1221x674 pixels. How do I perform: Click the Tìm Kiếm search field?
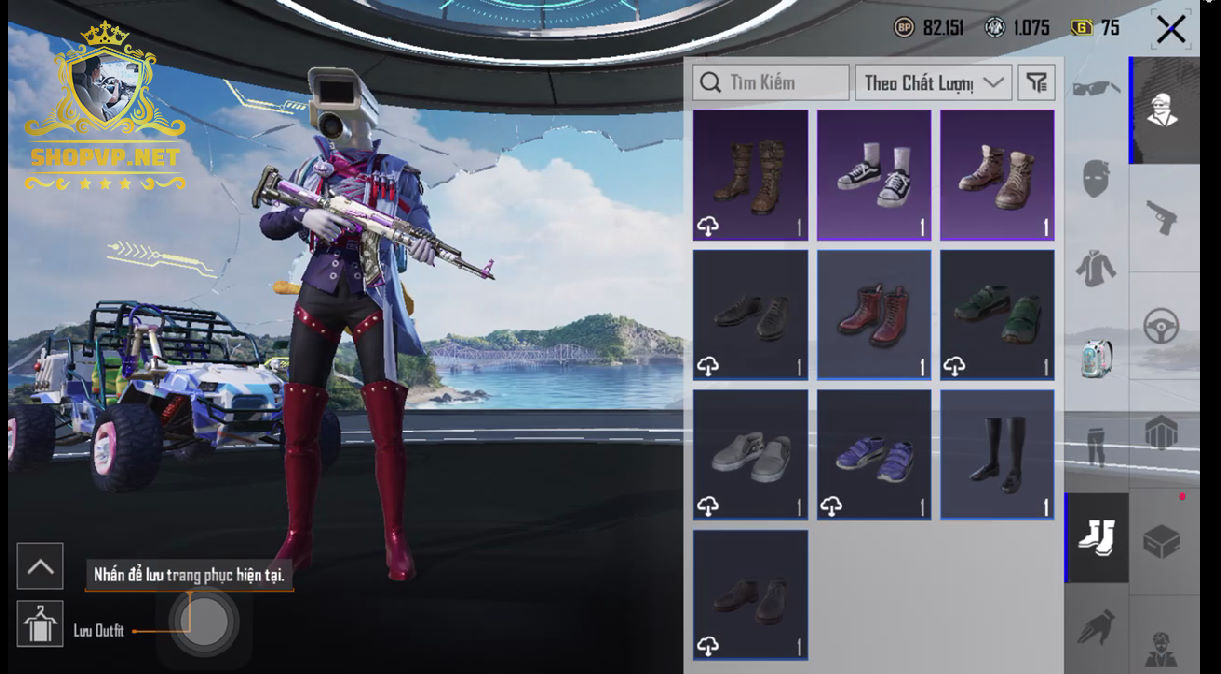[771, 83]
